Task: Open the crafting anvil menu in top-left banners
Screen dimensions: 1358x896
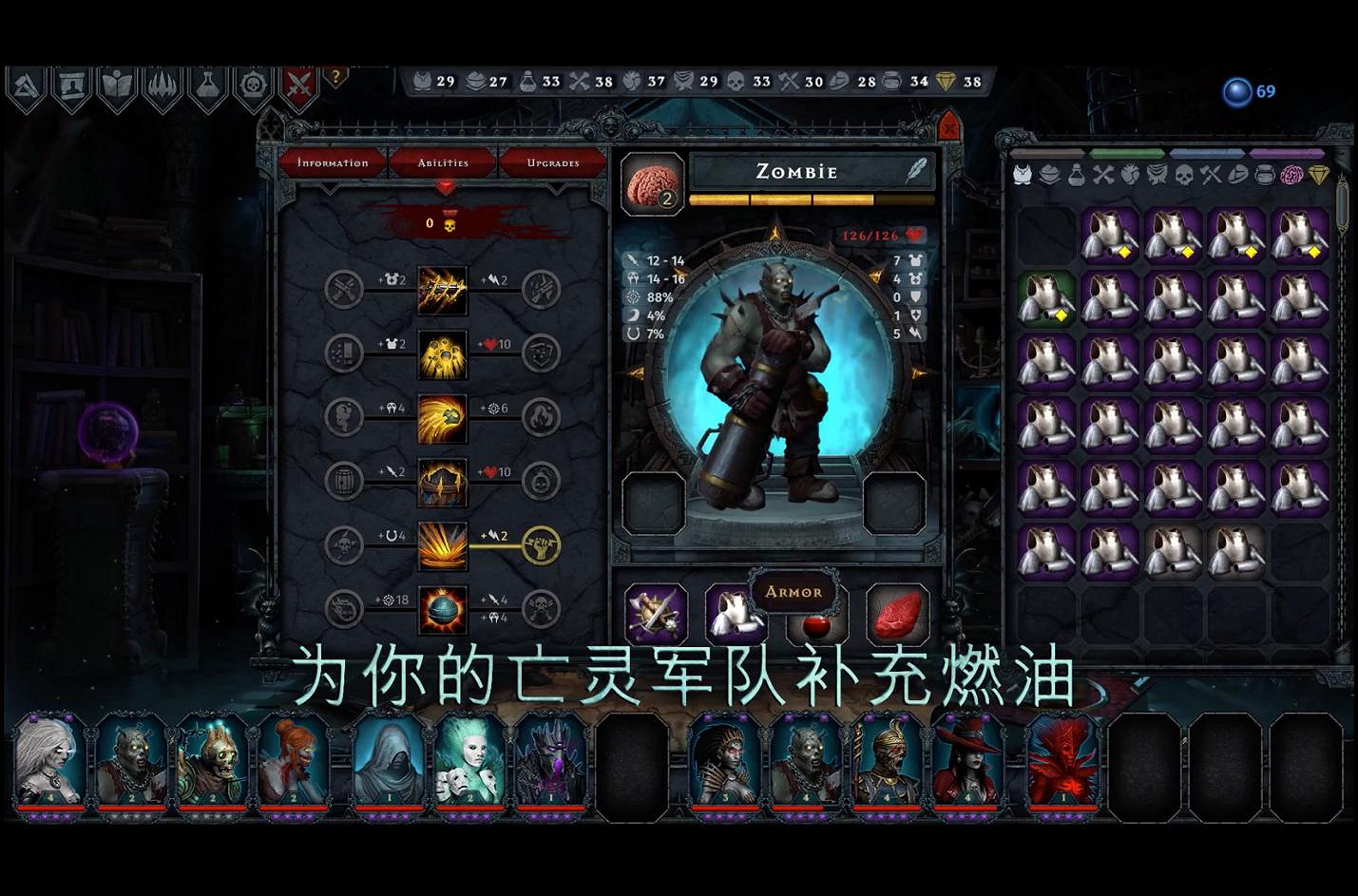Action: [27, 84]
